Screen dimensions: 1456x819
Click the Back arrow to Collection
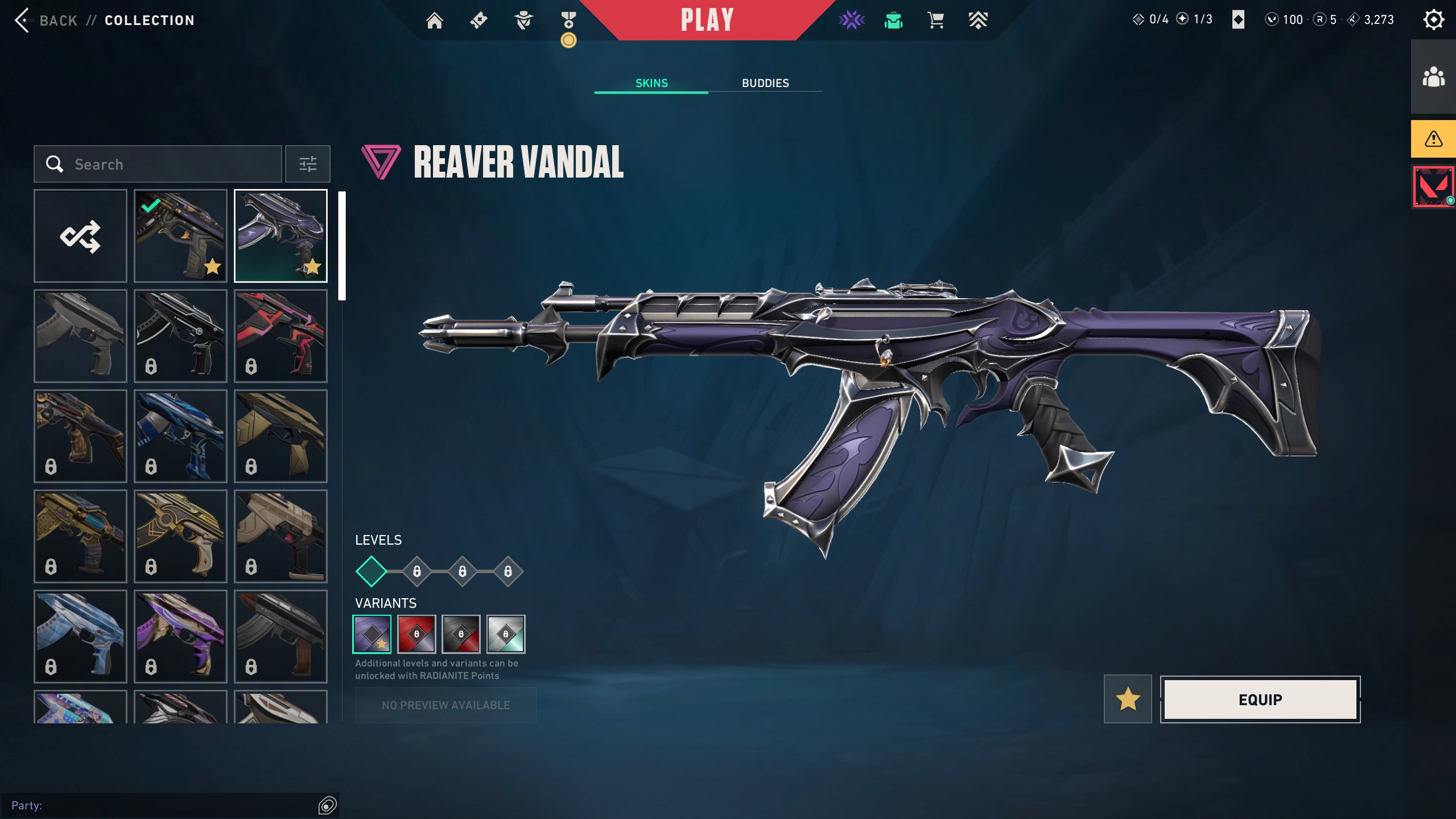coord(23,20)
